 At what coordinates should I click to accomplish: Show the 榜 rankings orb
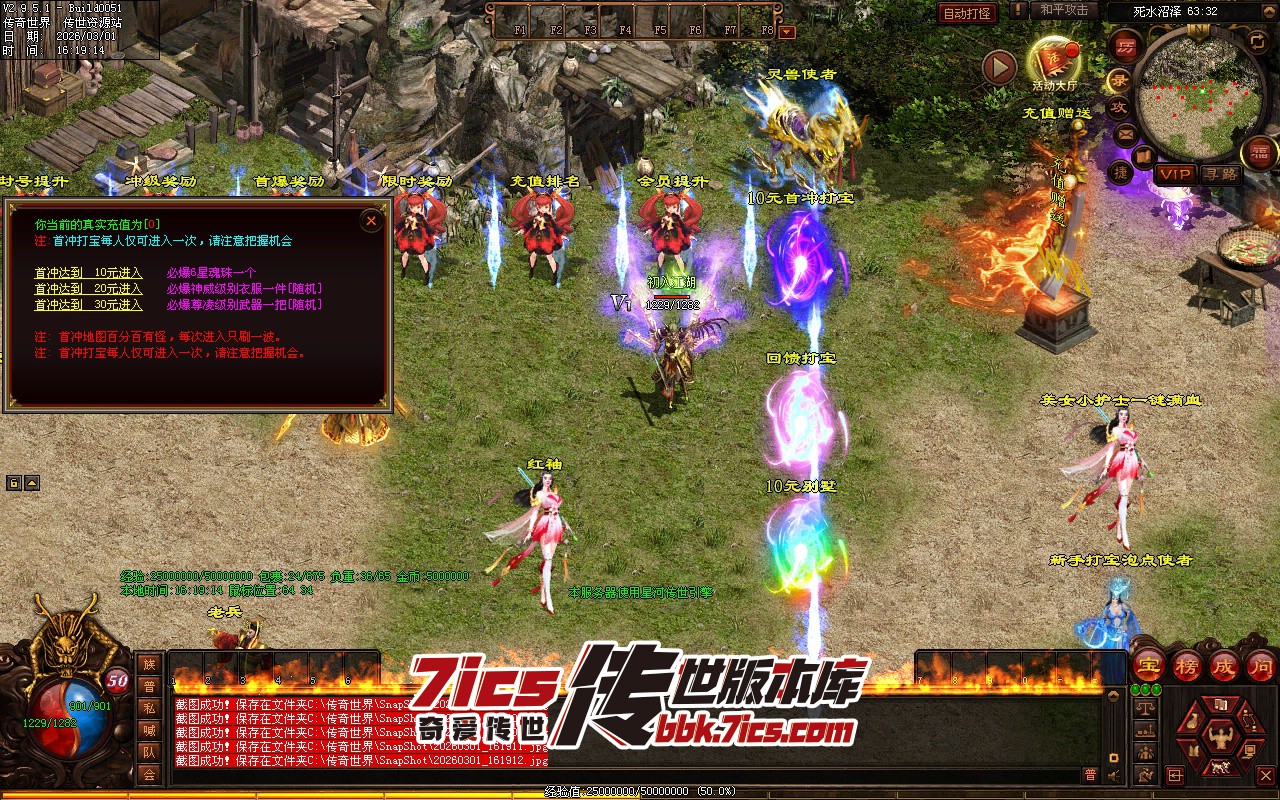(x=1187, y=666)
